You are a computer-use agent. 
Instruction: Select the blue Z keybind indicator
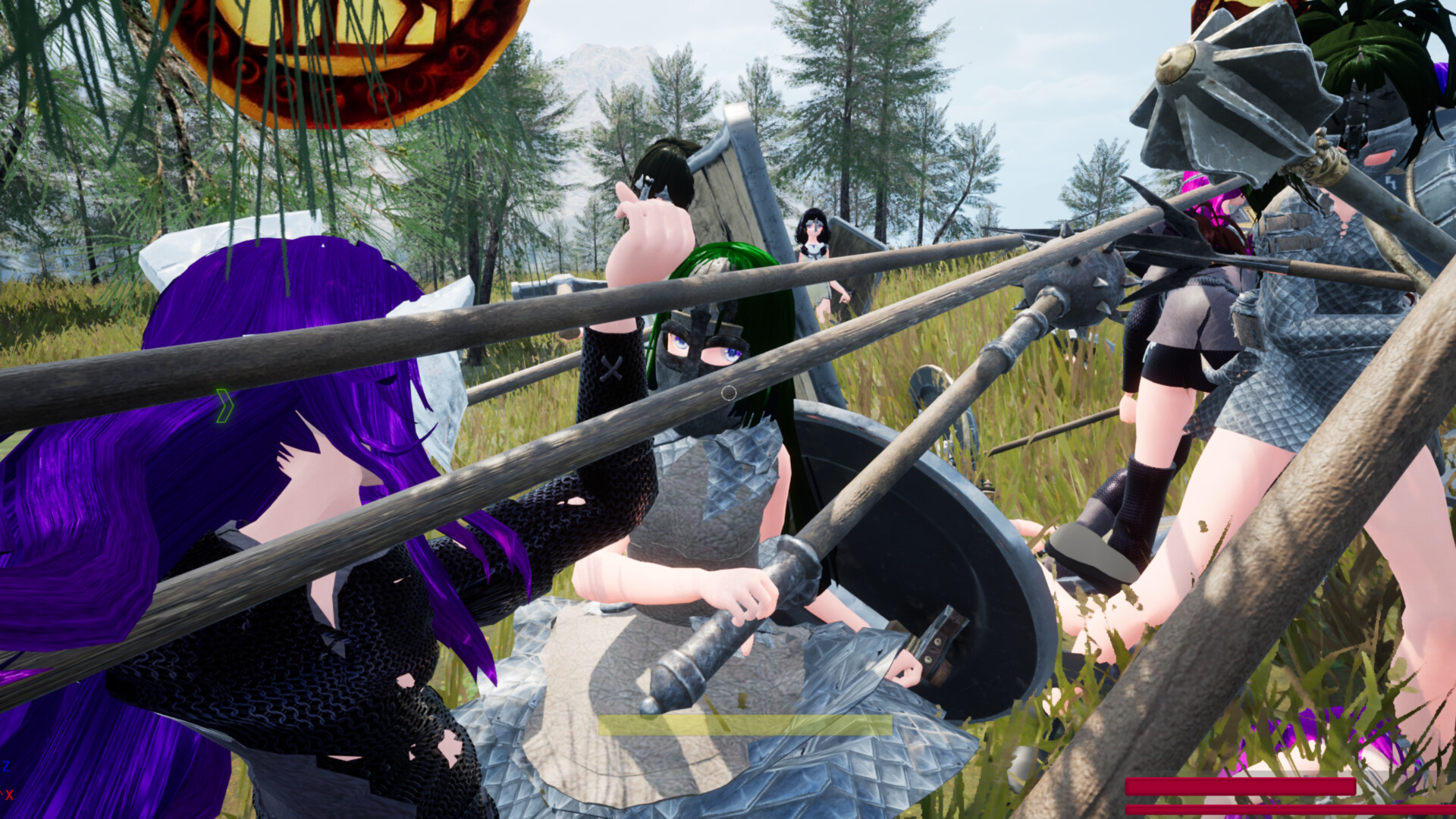7,766
